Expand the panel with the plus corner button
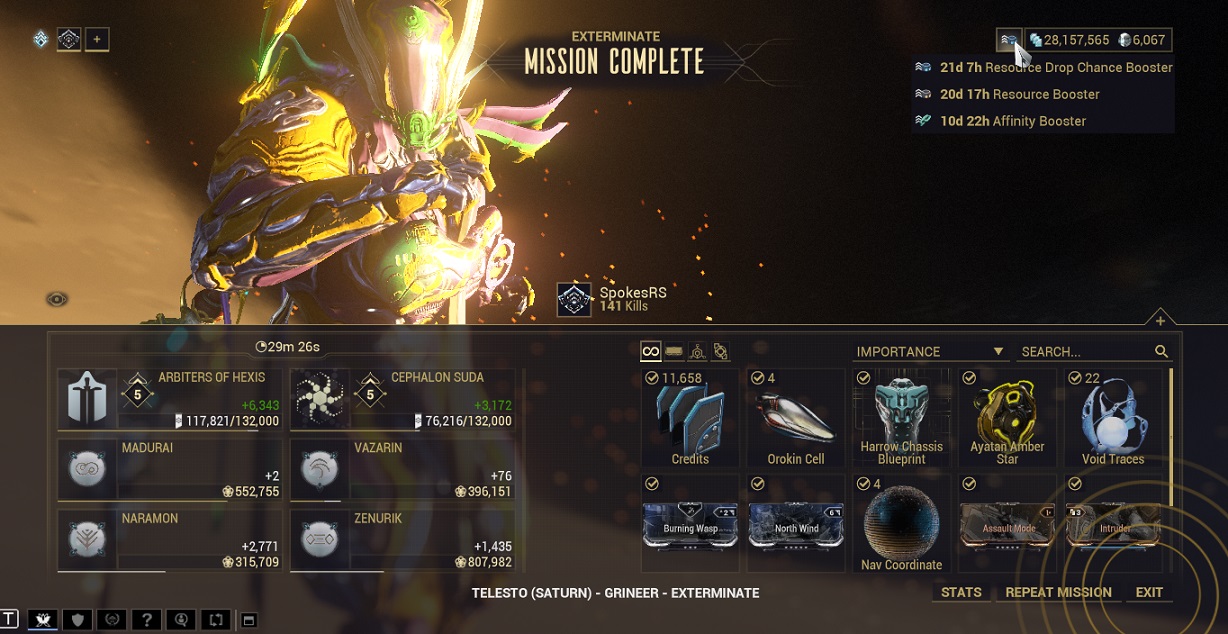The height and width of the screenshot is (634, 1228). [1160, 321]
